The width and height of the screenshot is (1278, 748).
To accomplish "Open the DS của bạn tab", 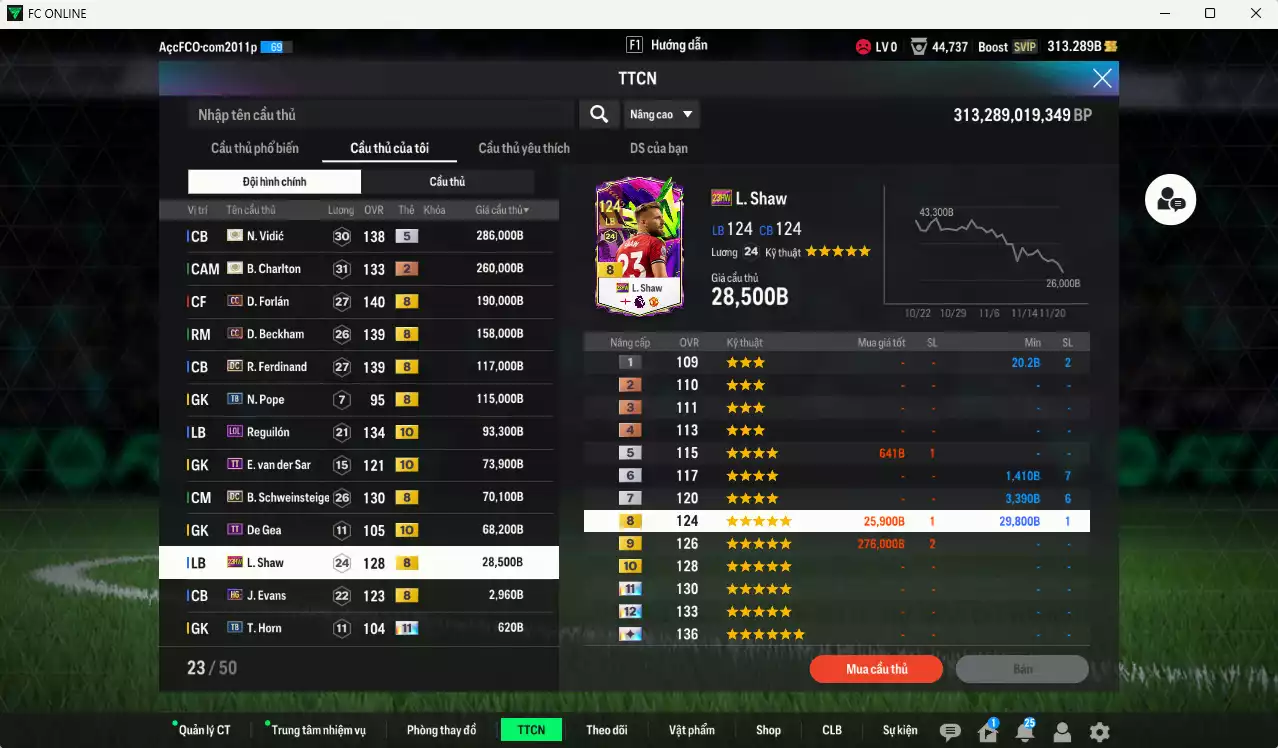I will pyautogui.click(x=658, y=148).
